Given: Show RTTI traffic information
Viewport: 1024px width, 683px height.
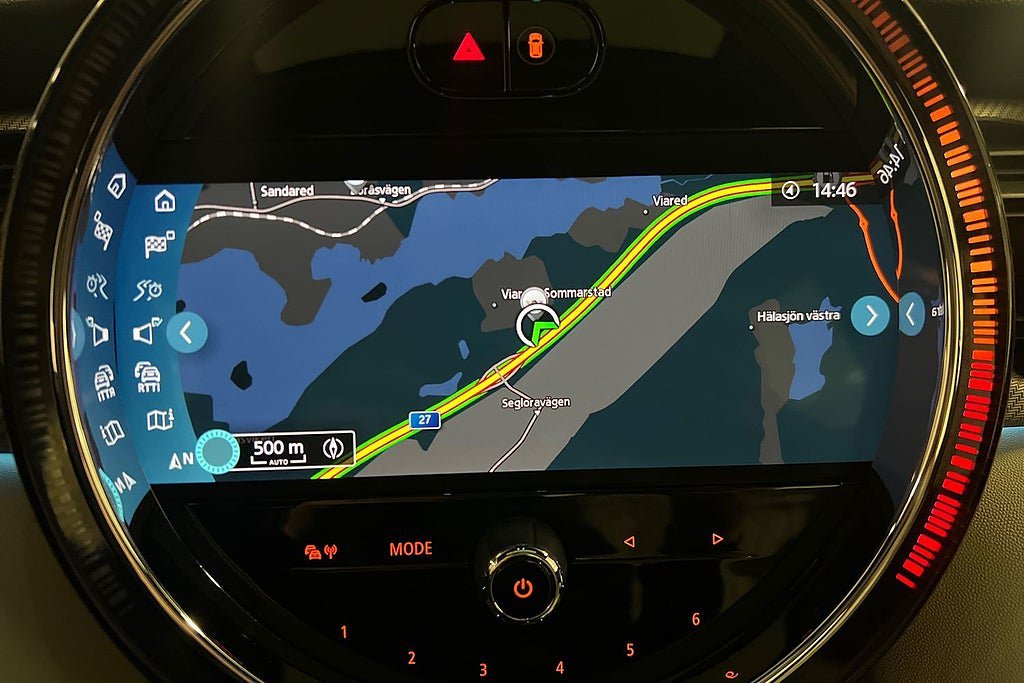Looking at the screenshot, I should tap(148, 377).
